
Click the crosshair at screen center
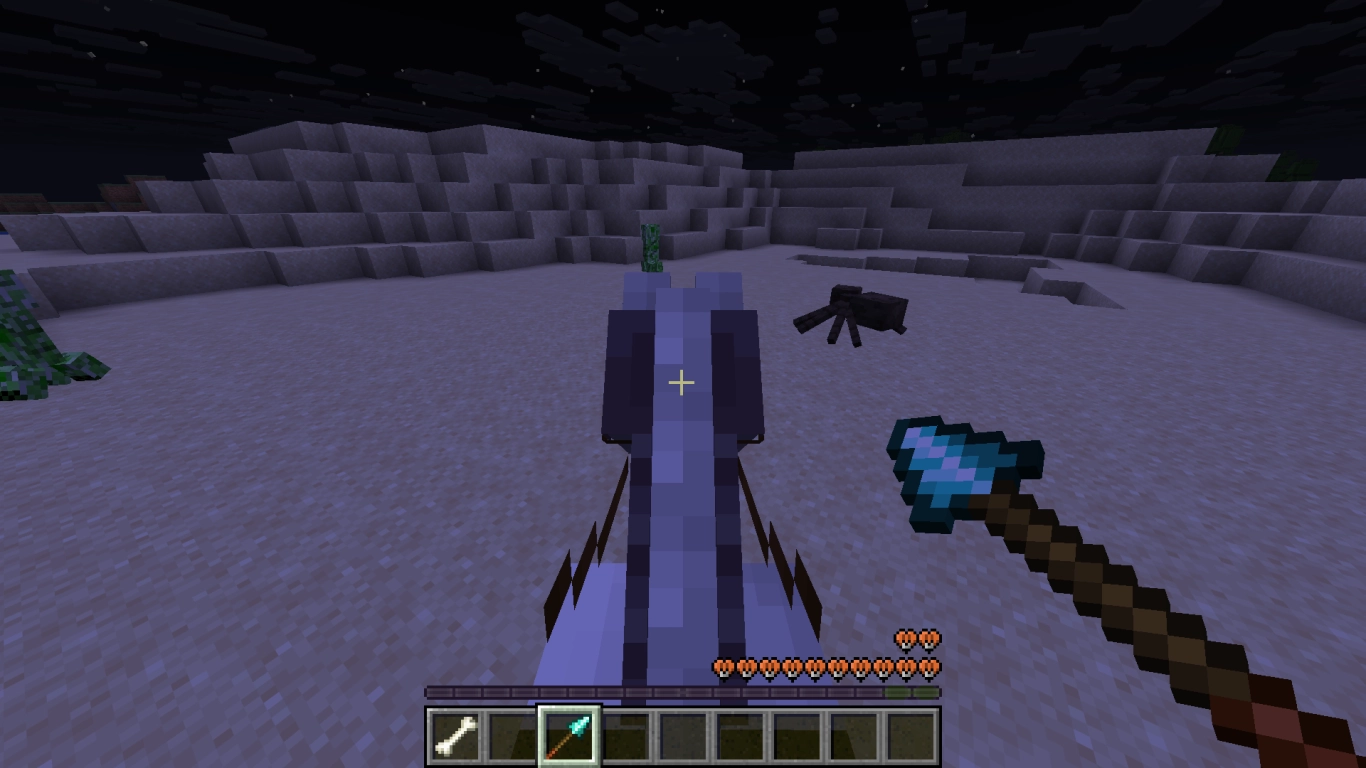tap(682, 382)
